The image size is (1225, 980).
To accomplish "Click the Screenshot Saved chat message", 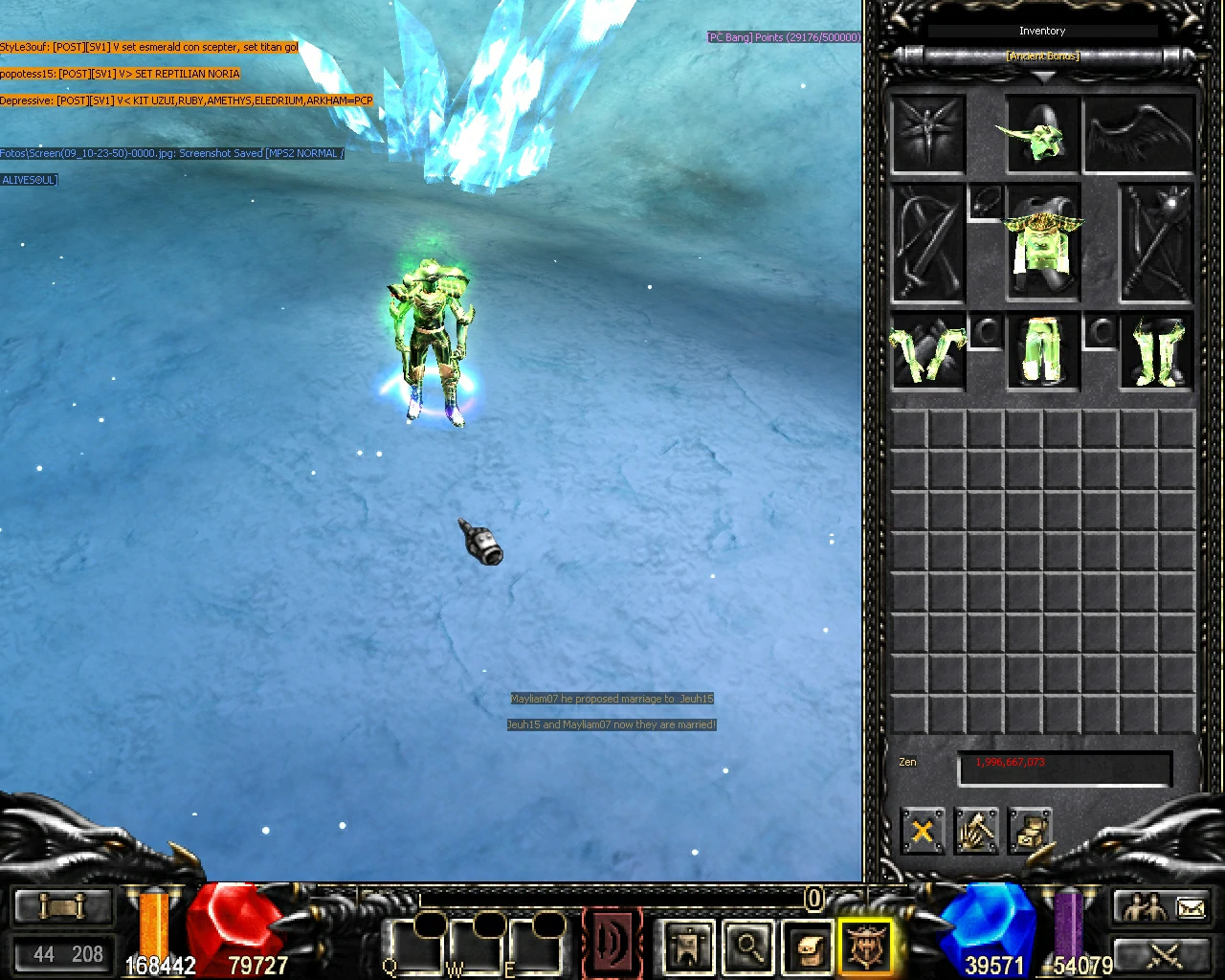I will (172, 152).
